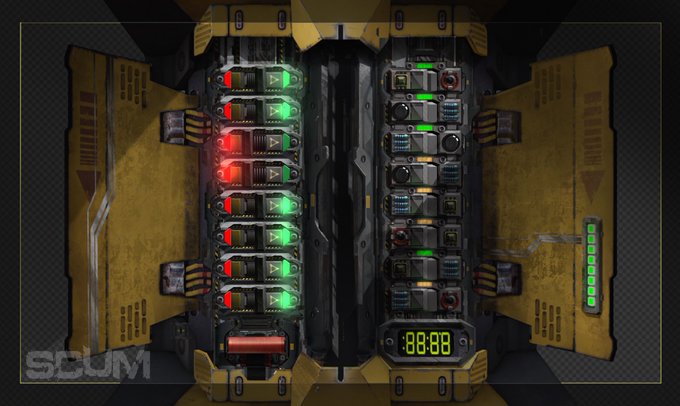Flip the lowest red-green switch above the cylinder

click(246, 298)
